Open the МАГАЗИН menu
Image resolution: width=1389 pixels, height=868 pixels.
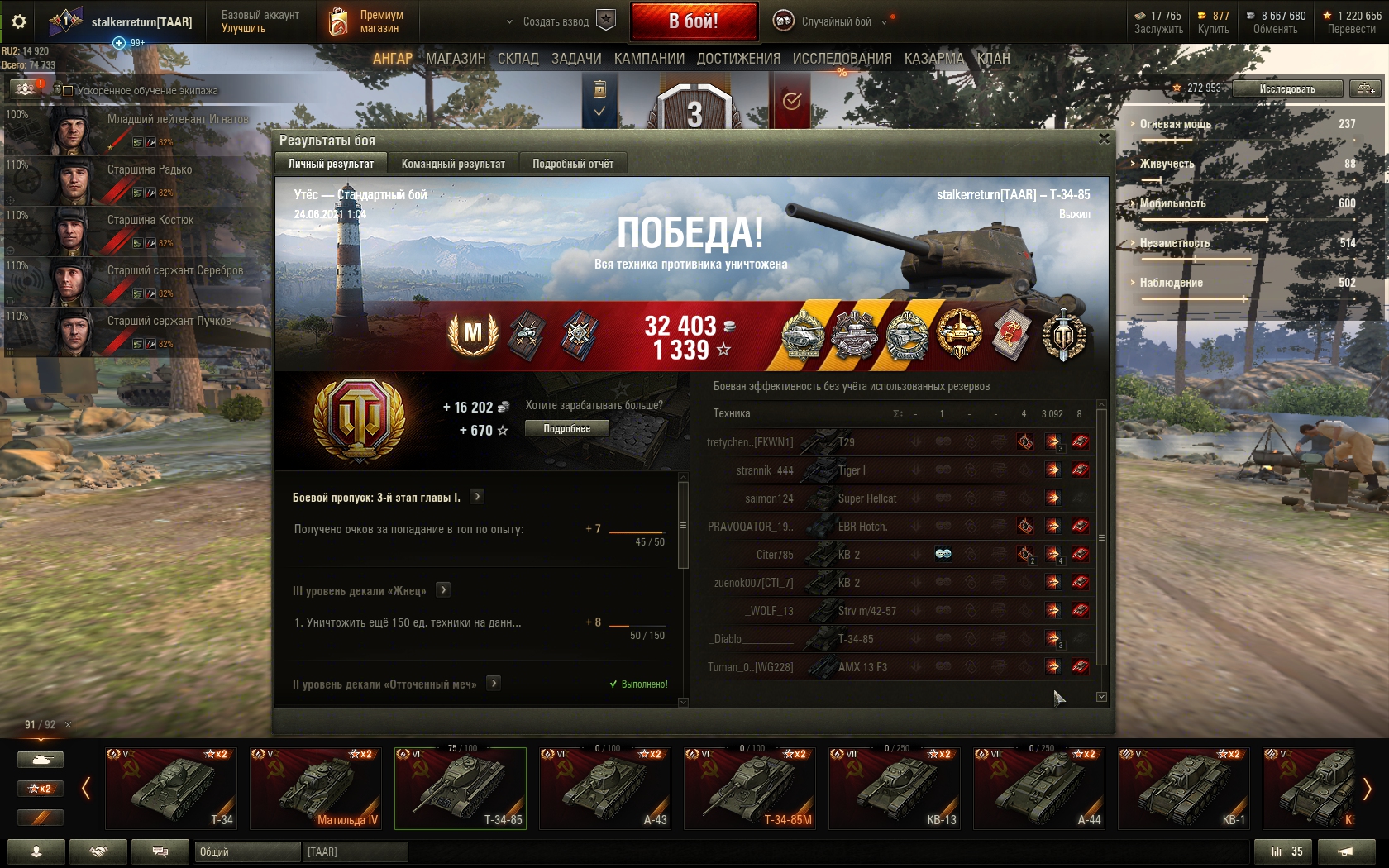pyautogui.click(x=456, y=59)
